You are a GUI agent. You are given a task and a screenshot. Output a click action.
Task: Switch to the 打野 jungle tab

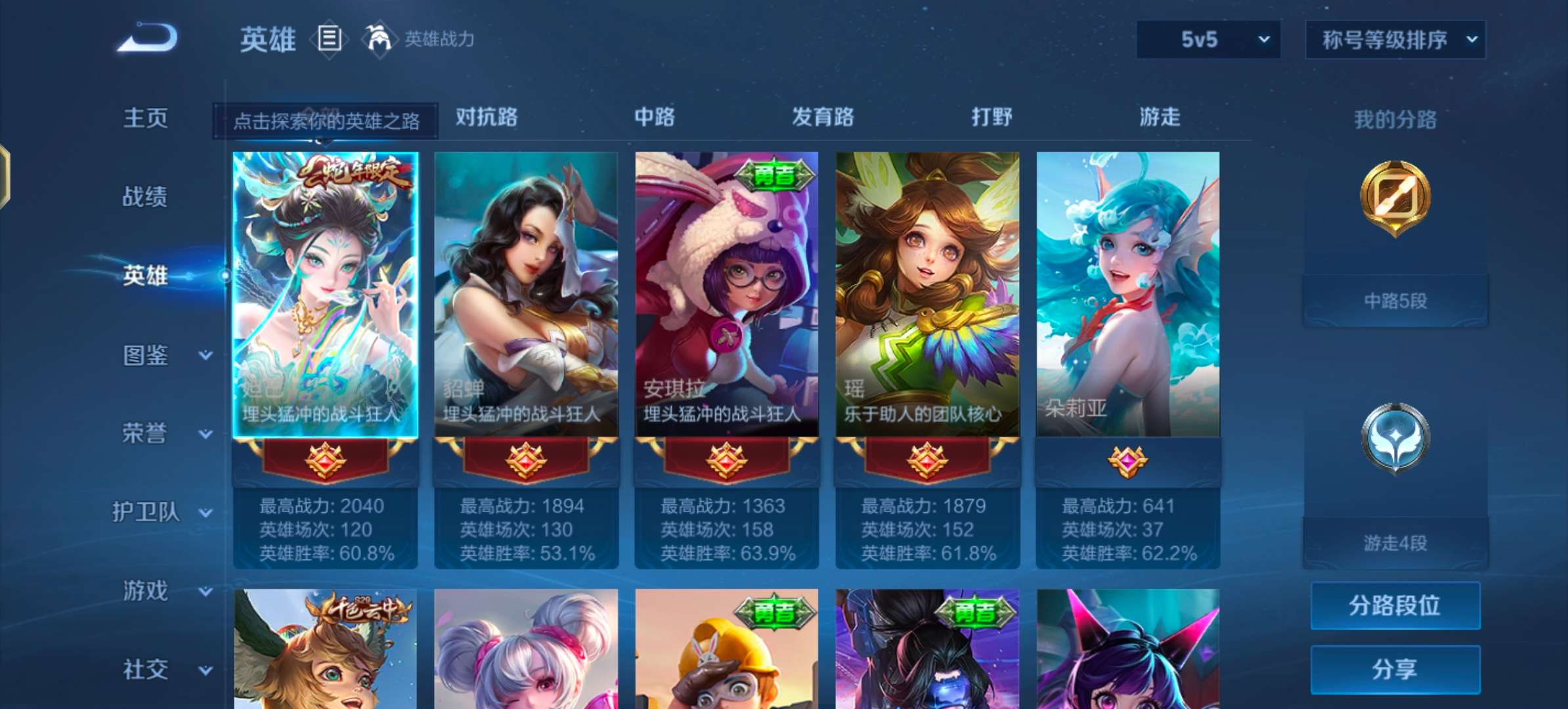click(992, 118)
